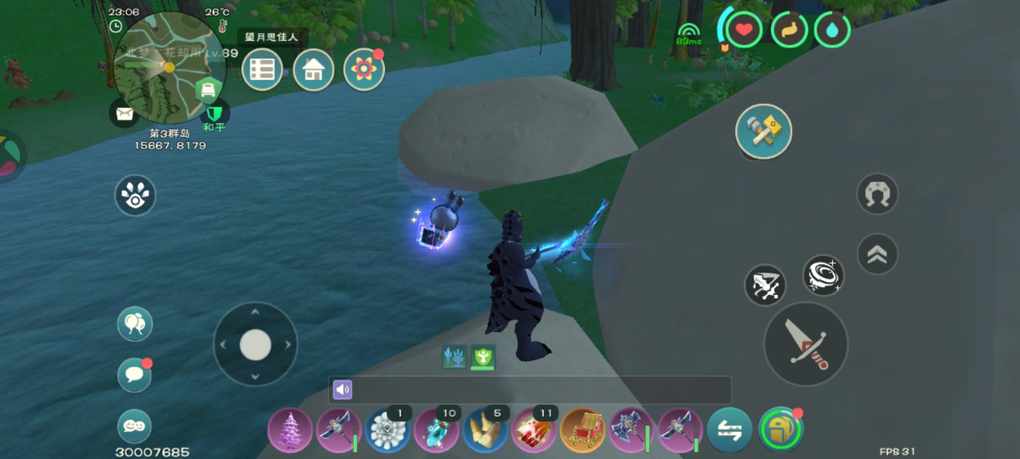Attack with the sword button
The height and width of the screenshot is (459, 1020).
(805, 343)
